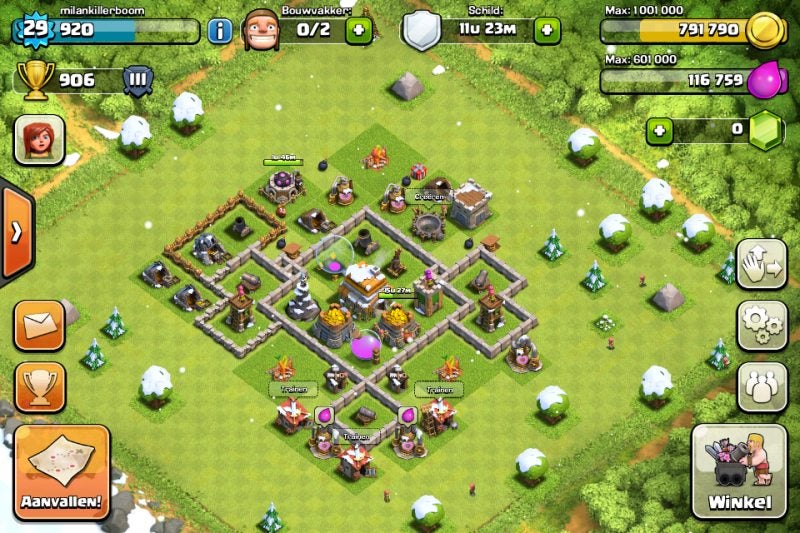
Task: Open the league shield badge
Action: coord(137,81)
